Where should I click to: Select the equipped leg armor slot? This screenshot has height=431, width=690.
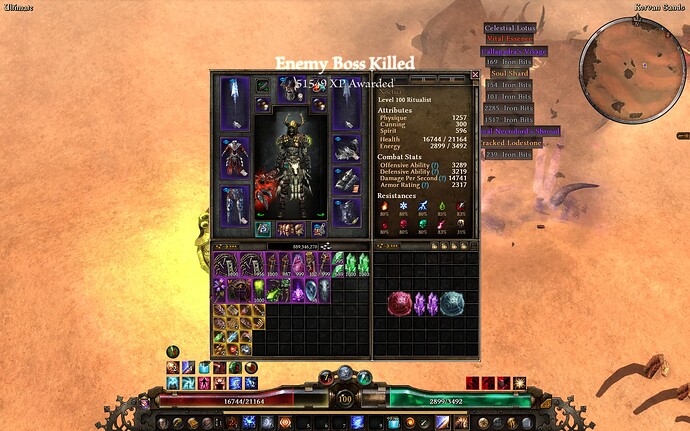(235, 203)
